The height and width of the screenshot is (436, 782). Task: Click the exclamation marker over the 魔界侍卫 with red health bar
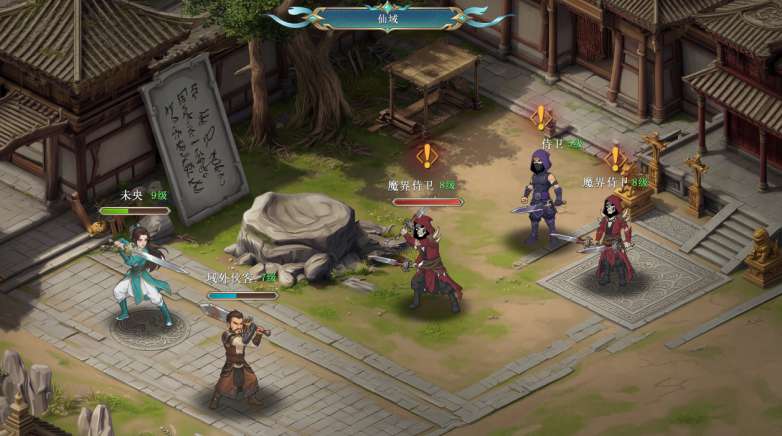pos(427,155)
